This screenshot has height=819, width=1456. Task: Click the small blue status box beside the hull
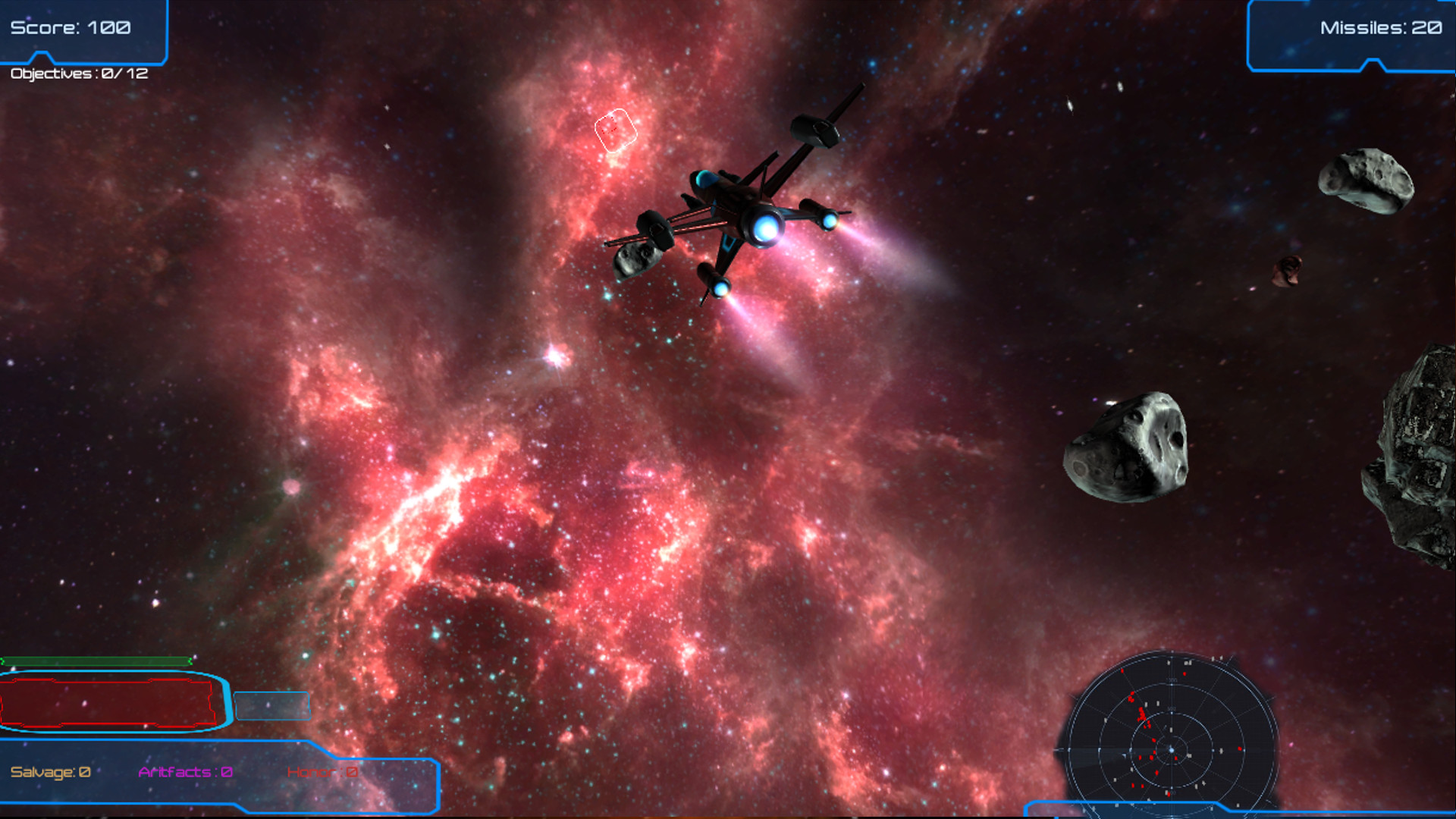click(271, 705)
